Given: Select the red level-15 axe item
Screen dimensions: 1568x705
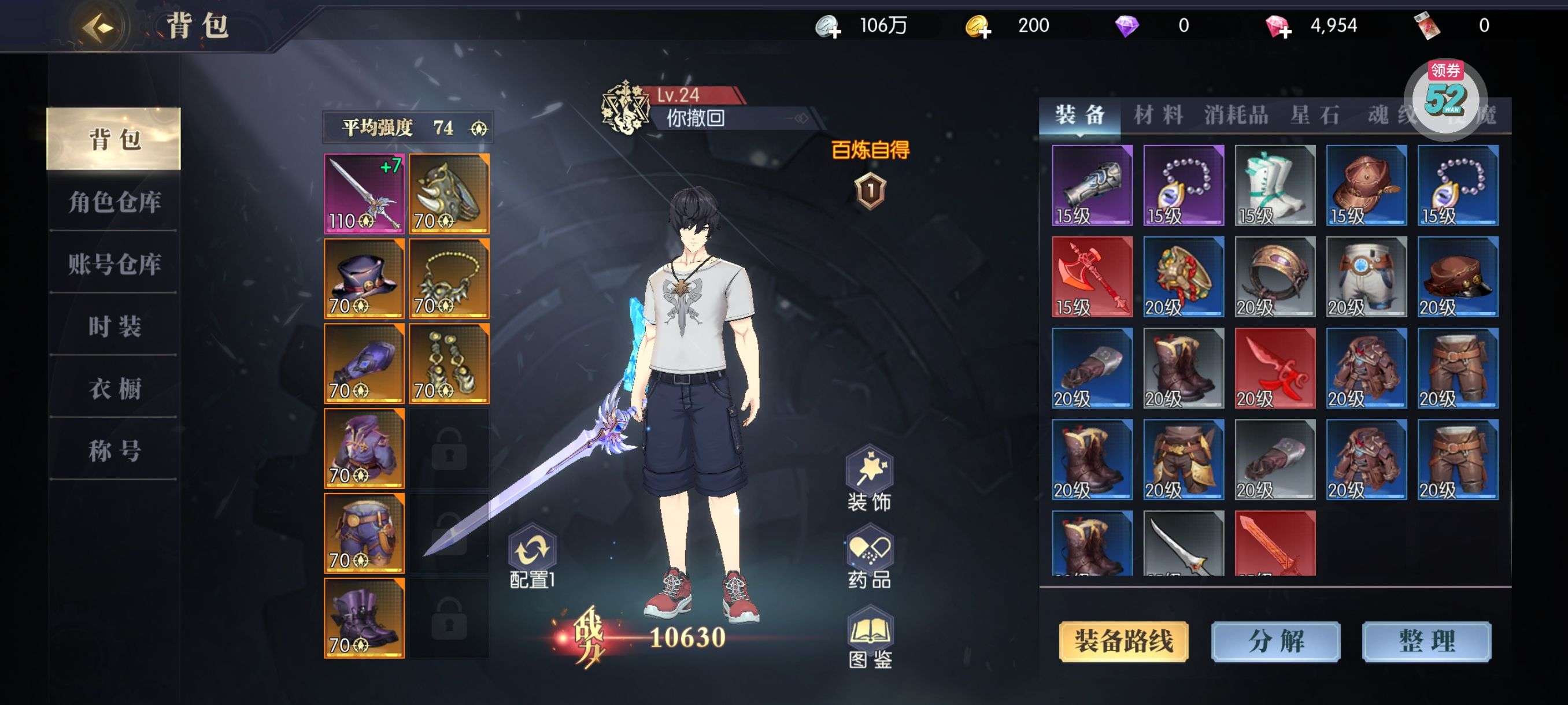Looking at the screenshot, I should click(1092, 277).
